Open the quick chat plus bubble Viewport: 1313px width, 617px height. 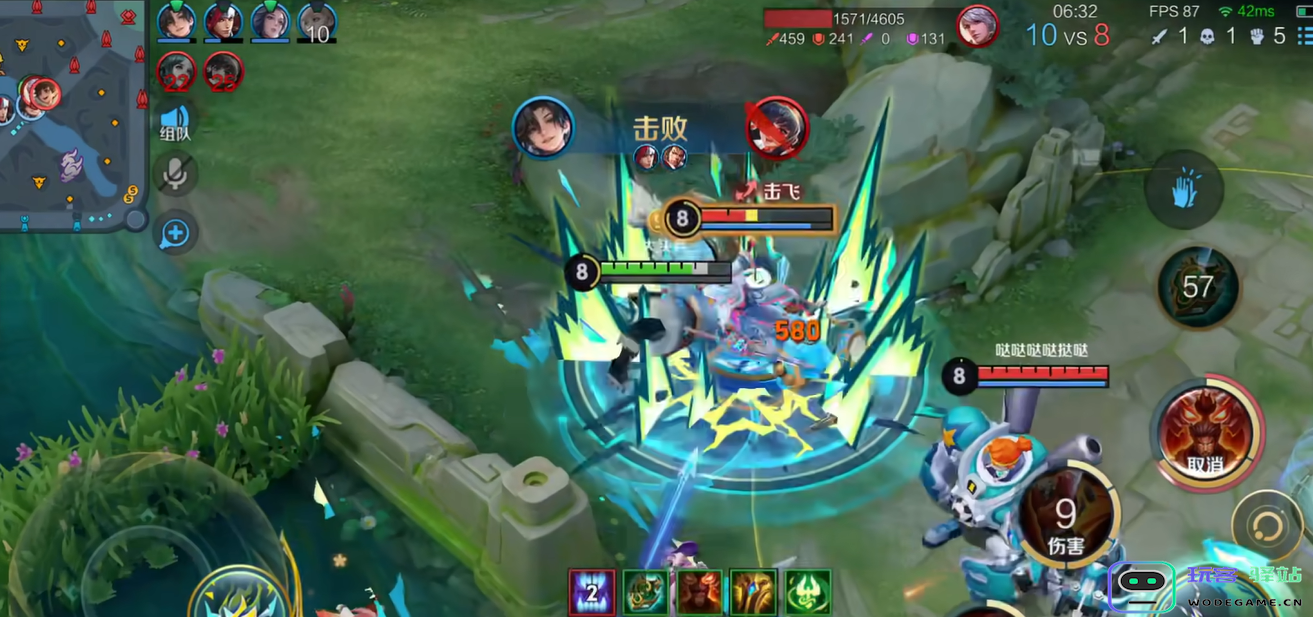pyautogui.click(x=176, y=234)
